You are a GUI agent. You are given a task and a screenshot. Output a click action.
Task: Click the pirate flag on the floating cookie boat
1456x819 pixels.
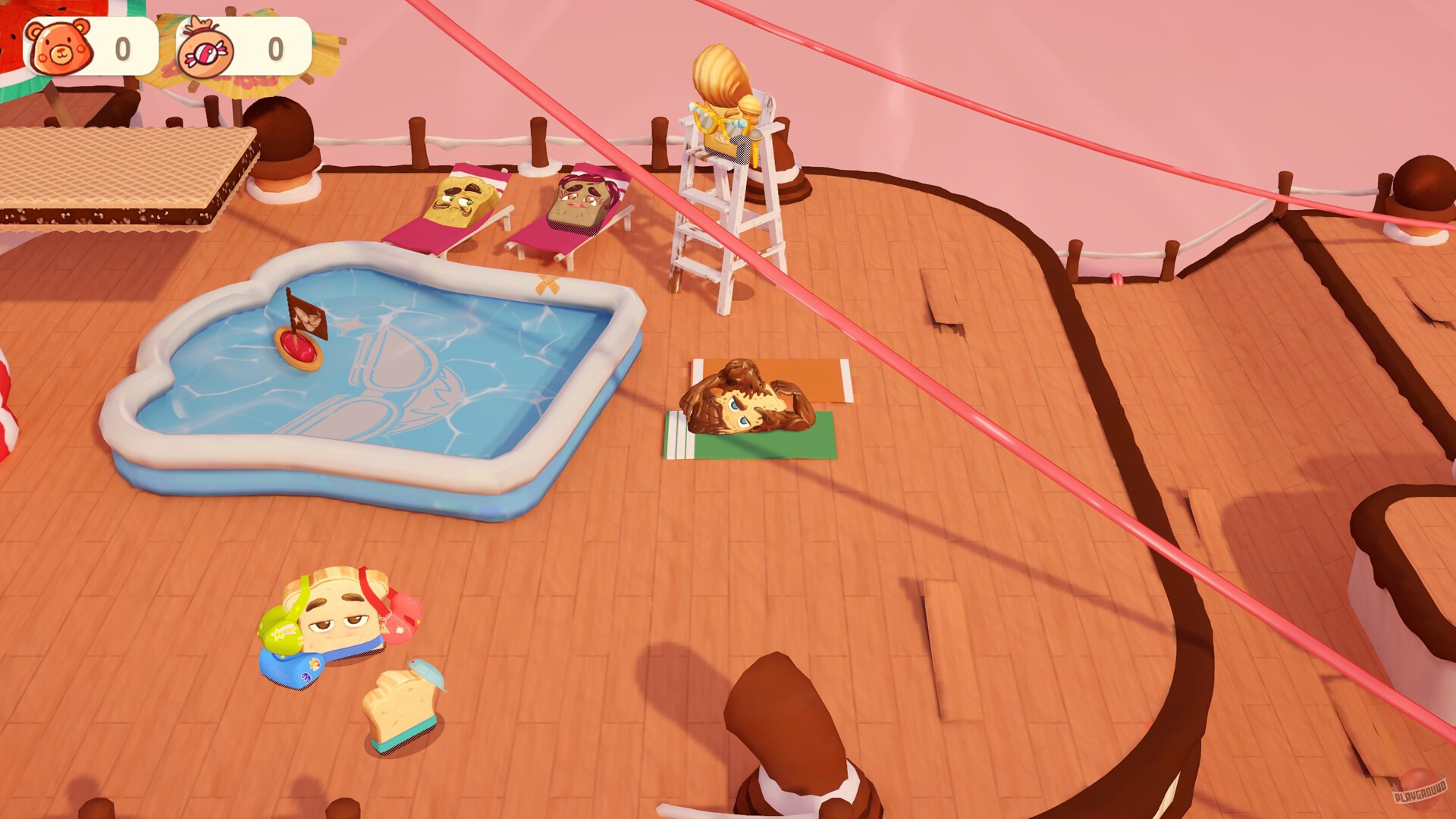pyautogui.click(x=307, y=318)
